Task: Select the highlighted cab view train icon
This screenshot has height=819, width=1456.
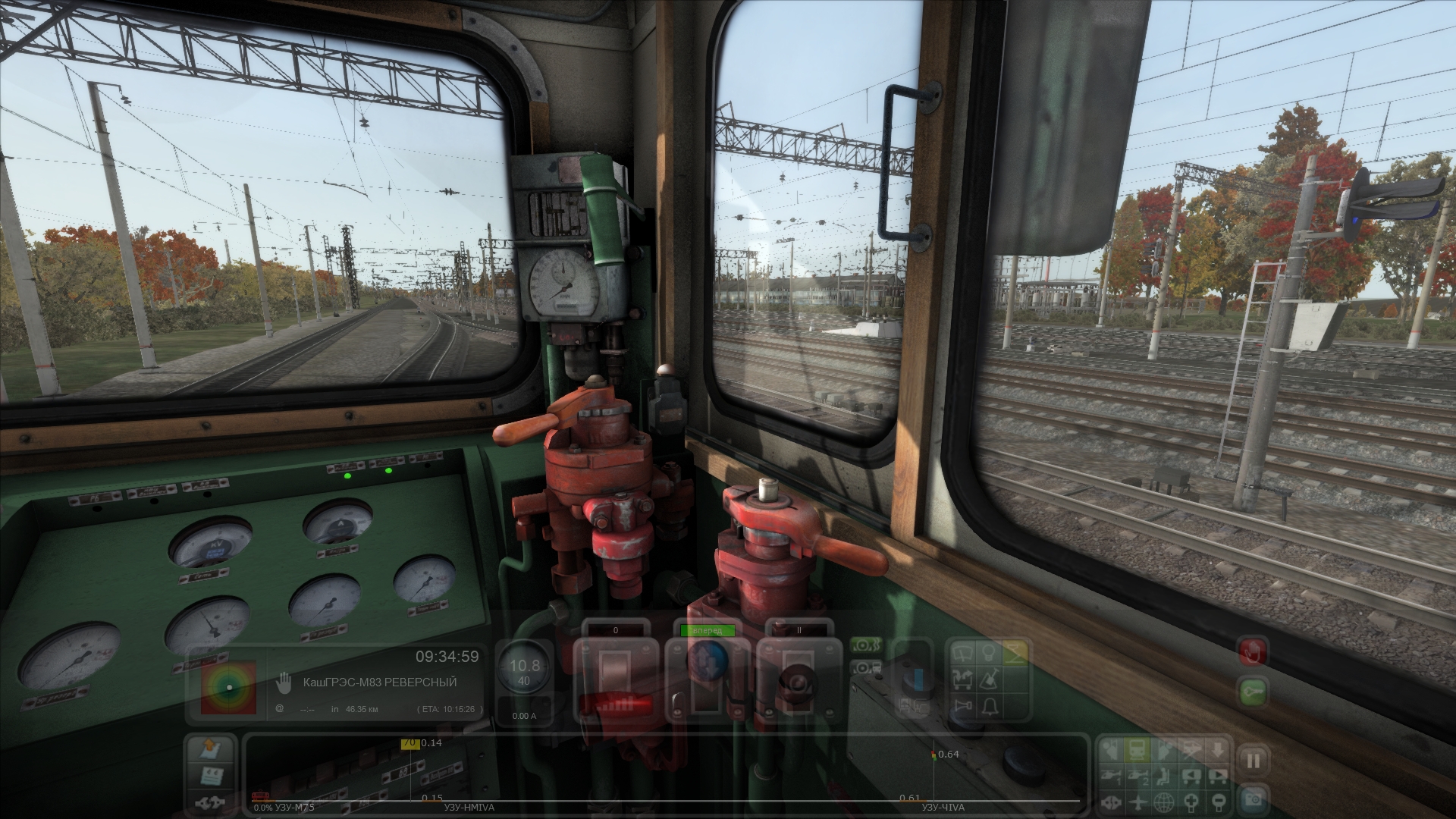Action: [1137, 750]
